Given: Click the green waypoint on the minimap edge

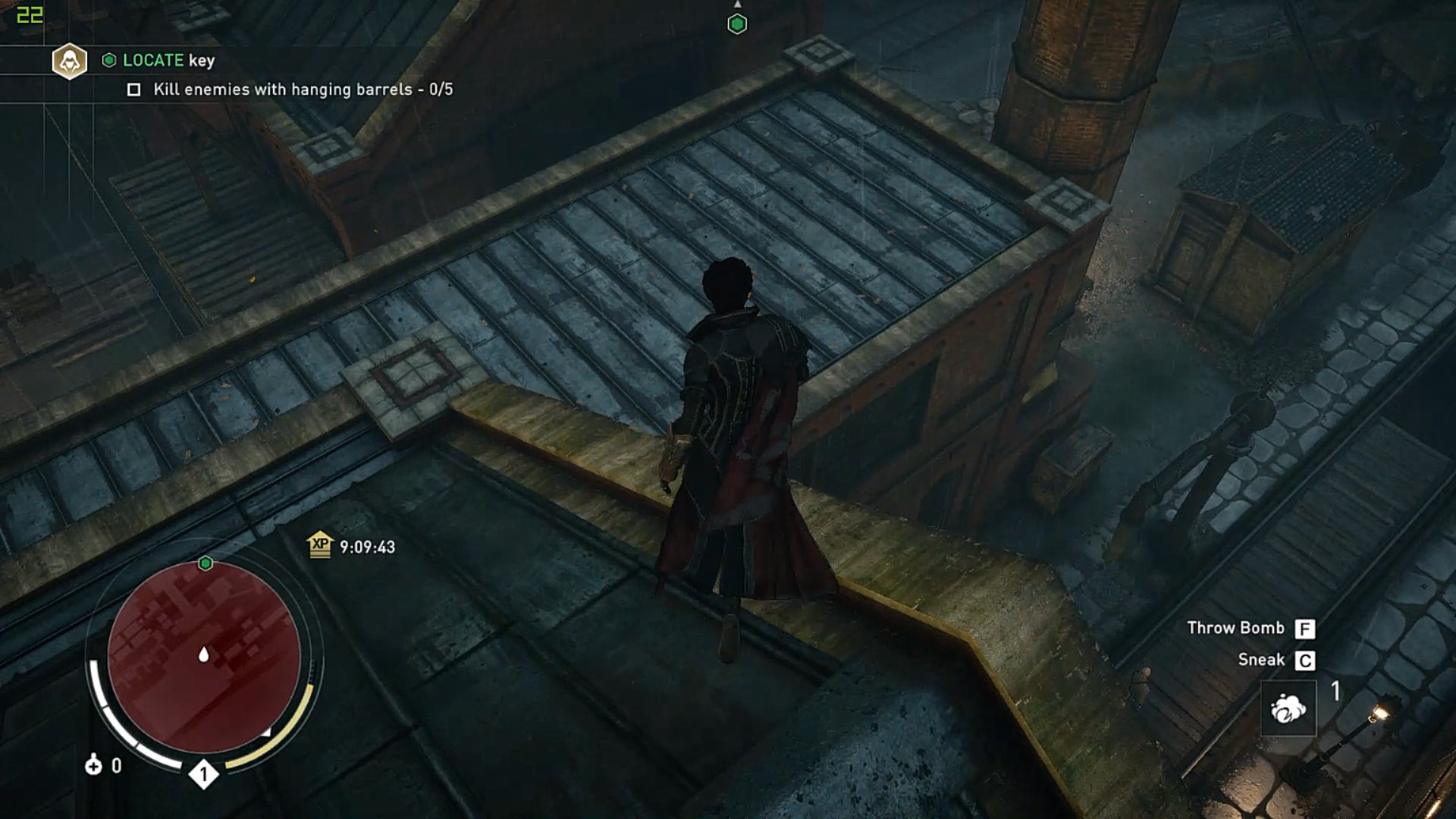Looking at the screenshot, I should (206, 563).
